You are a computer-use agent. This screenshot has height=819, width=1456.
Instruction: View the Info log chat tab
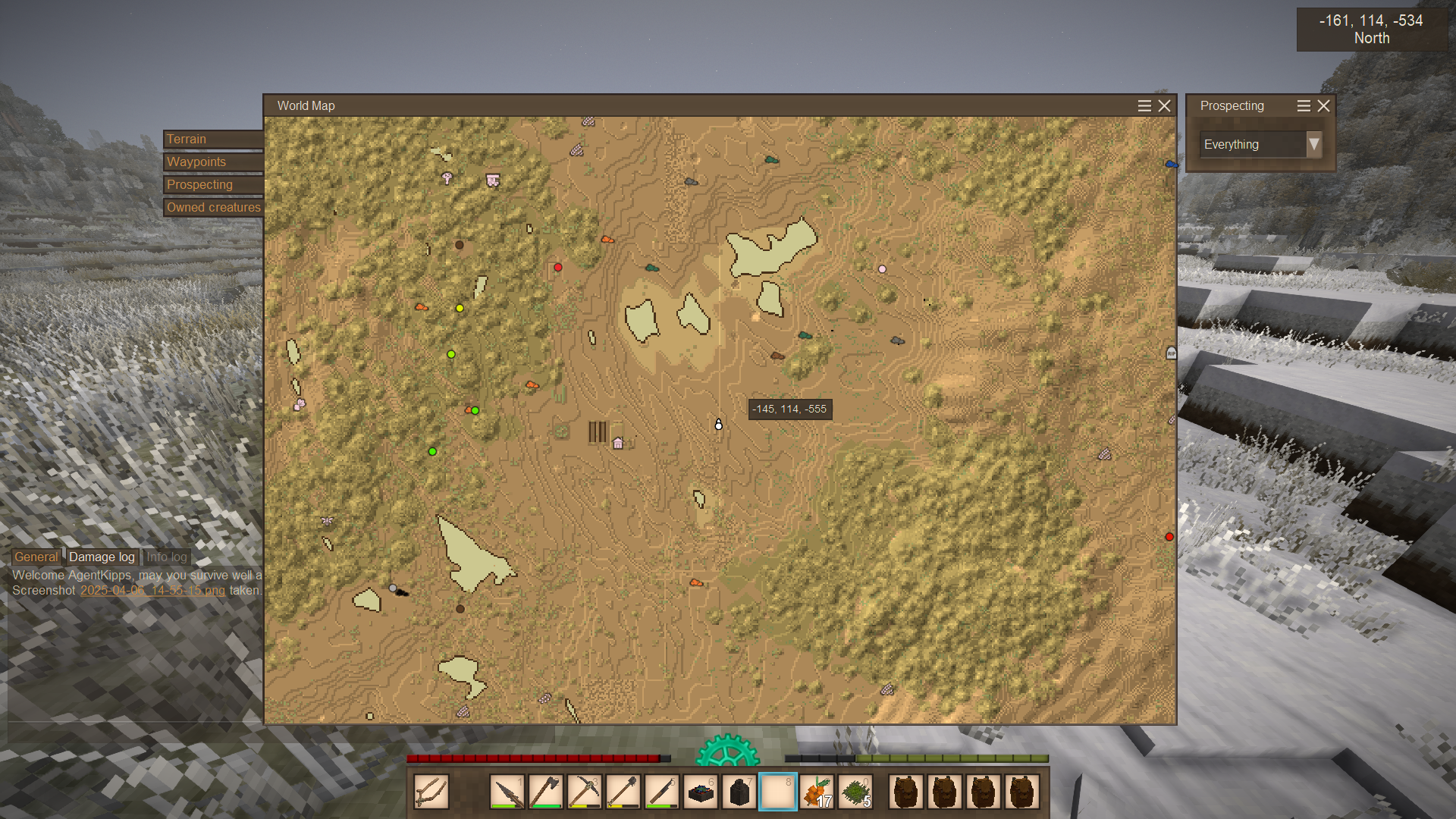point(166,557)
